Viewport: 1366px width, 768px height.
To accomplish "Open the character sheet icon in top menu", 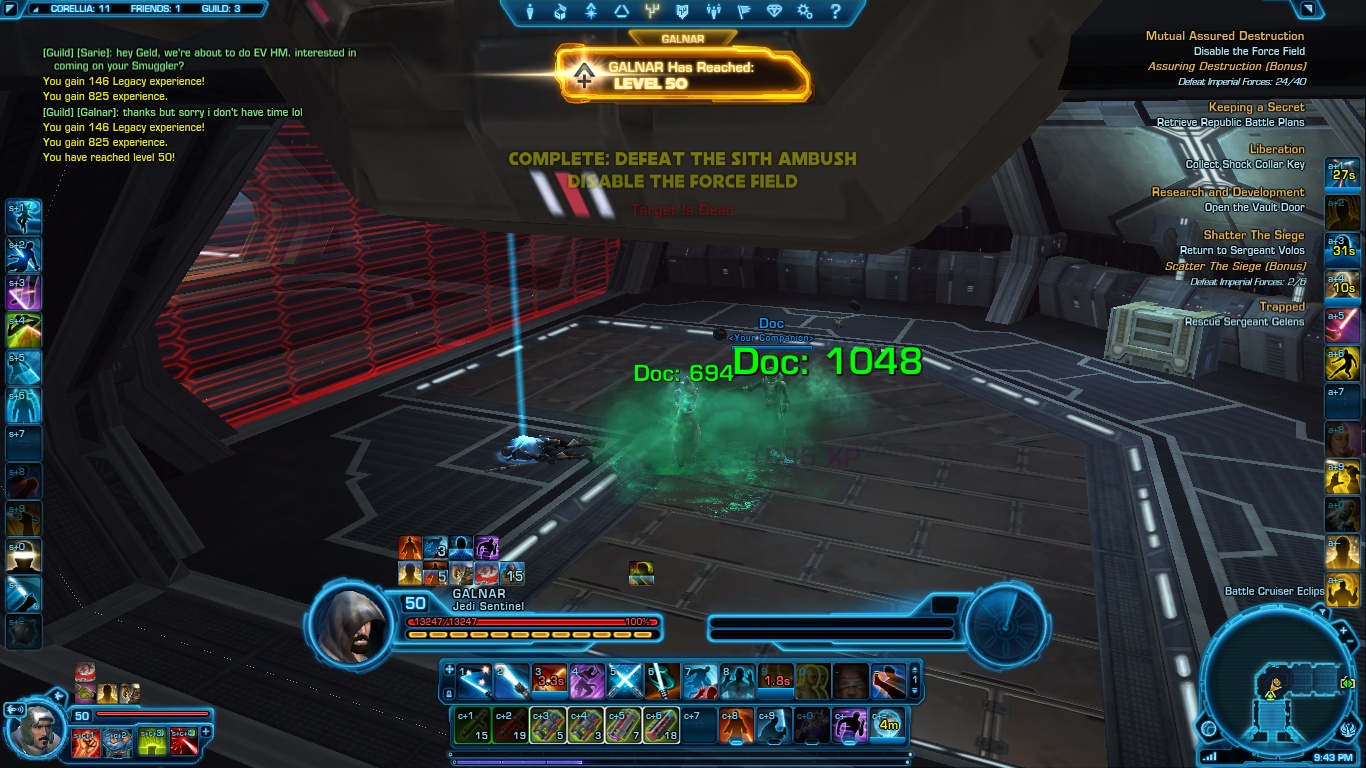I will click(x=530, y=13).
